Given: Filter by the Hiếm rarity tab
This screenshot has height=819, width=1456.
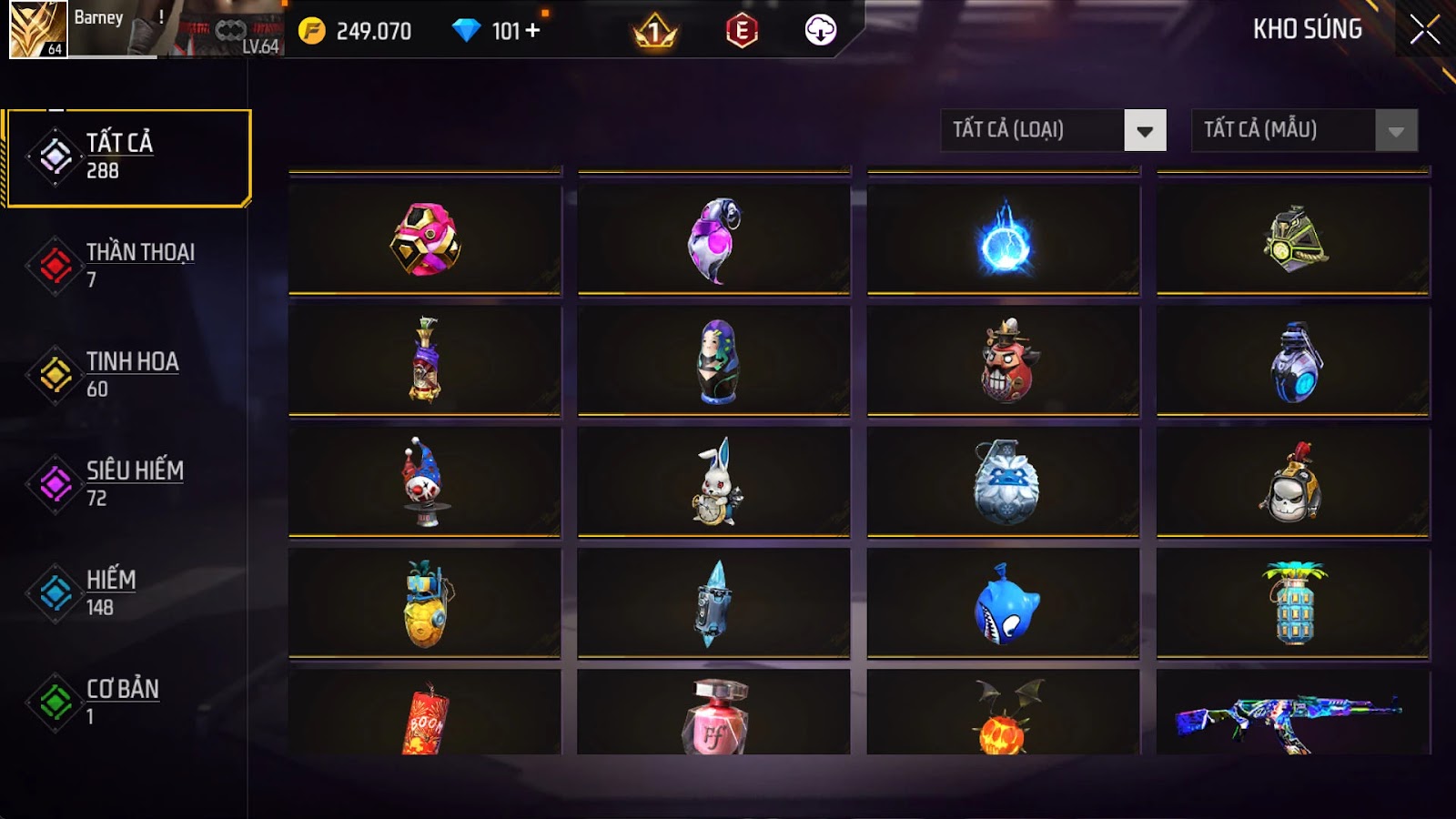Looking at the screenshot, I should (127, 592).
